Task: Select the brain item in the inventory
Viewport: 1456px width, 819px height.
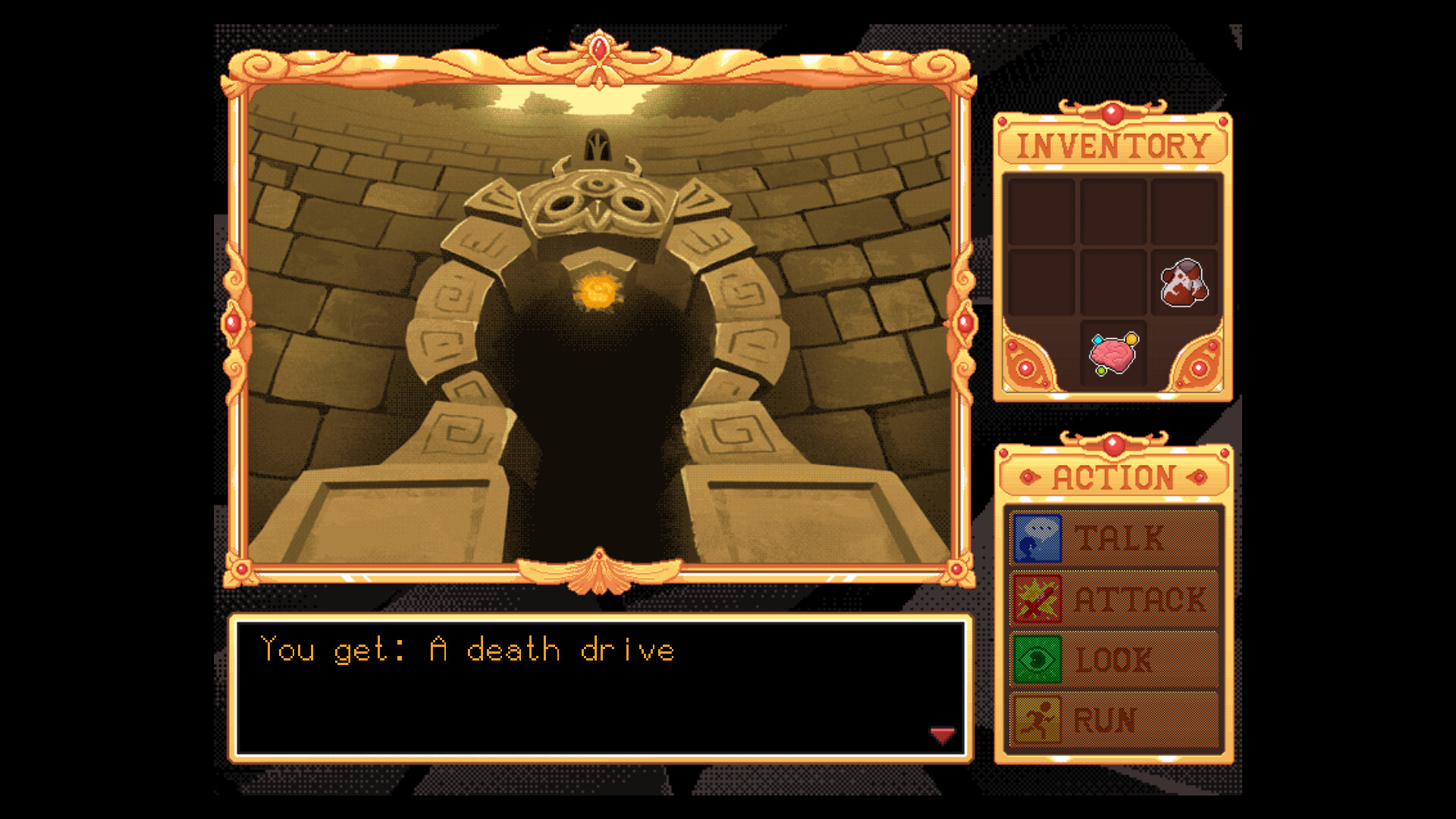Action: coord(1113,354)
